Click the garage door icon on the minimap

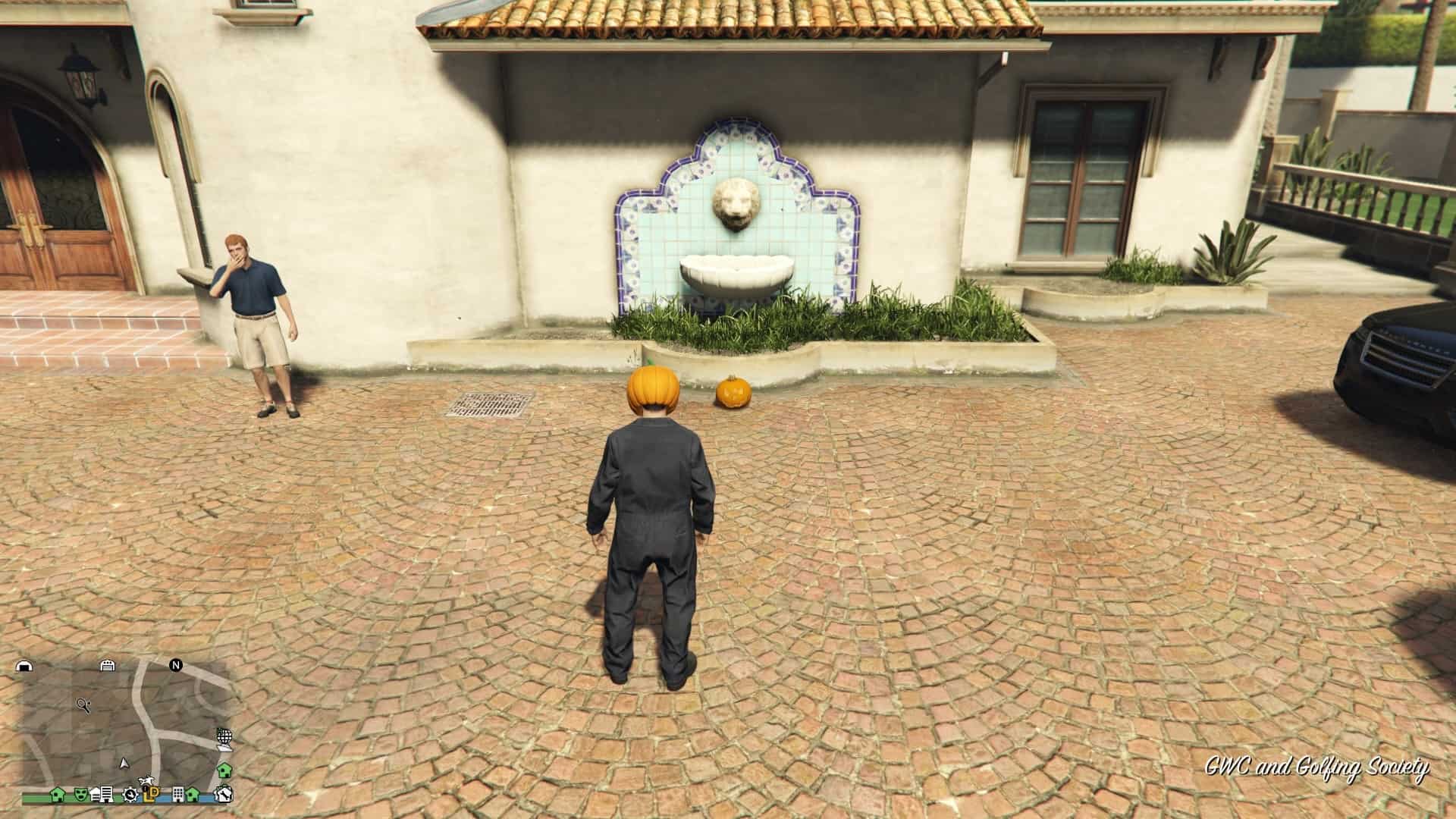coord(108,666)
